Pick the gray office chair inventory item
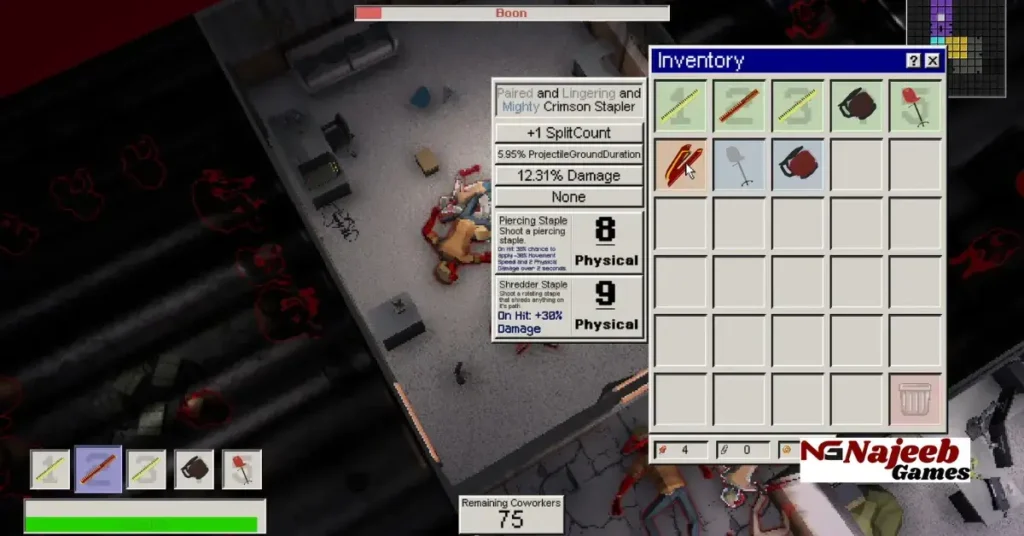The width and height of the screenshot is (1024, 536). tap(739, 165)
